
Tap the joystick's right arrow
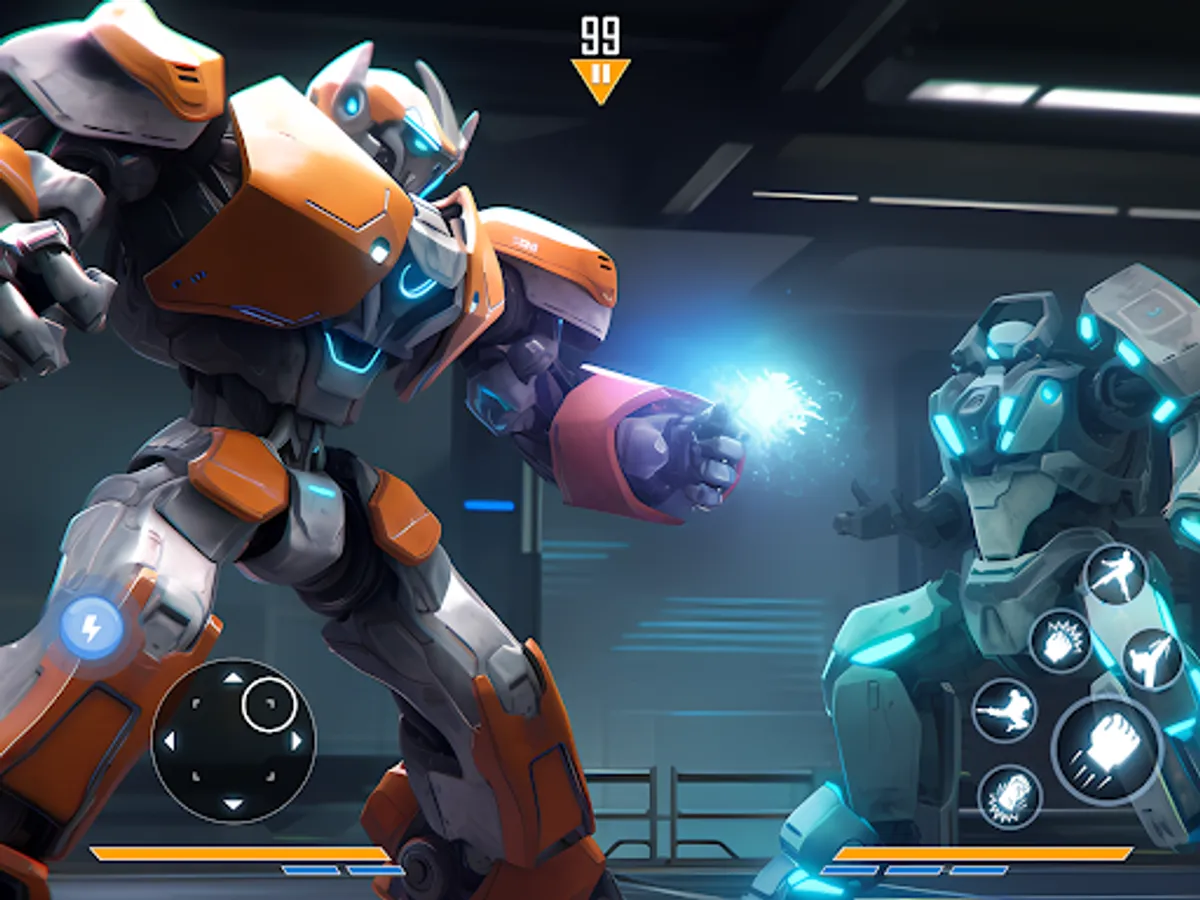pos(296,741)
